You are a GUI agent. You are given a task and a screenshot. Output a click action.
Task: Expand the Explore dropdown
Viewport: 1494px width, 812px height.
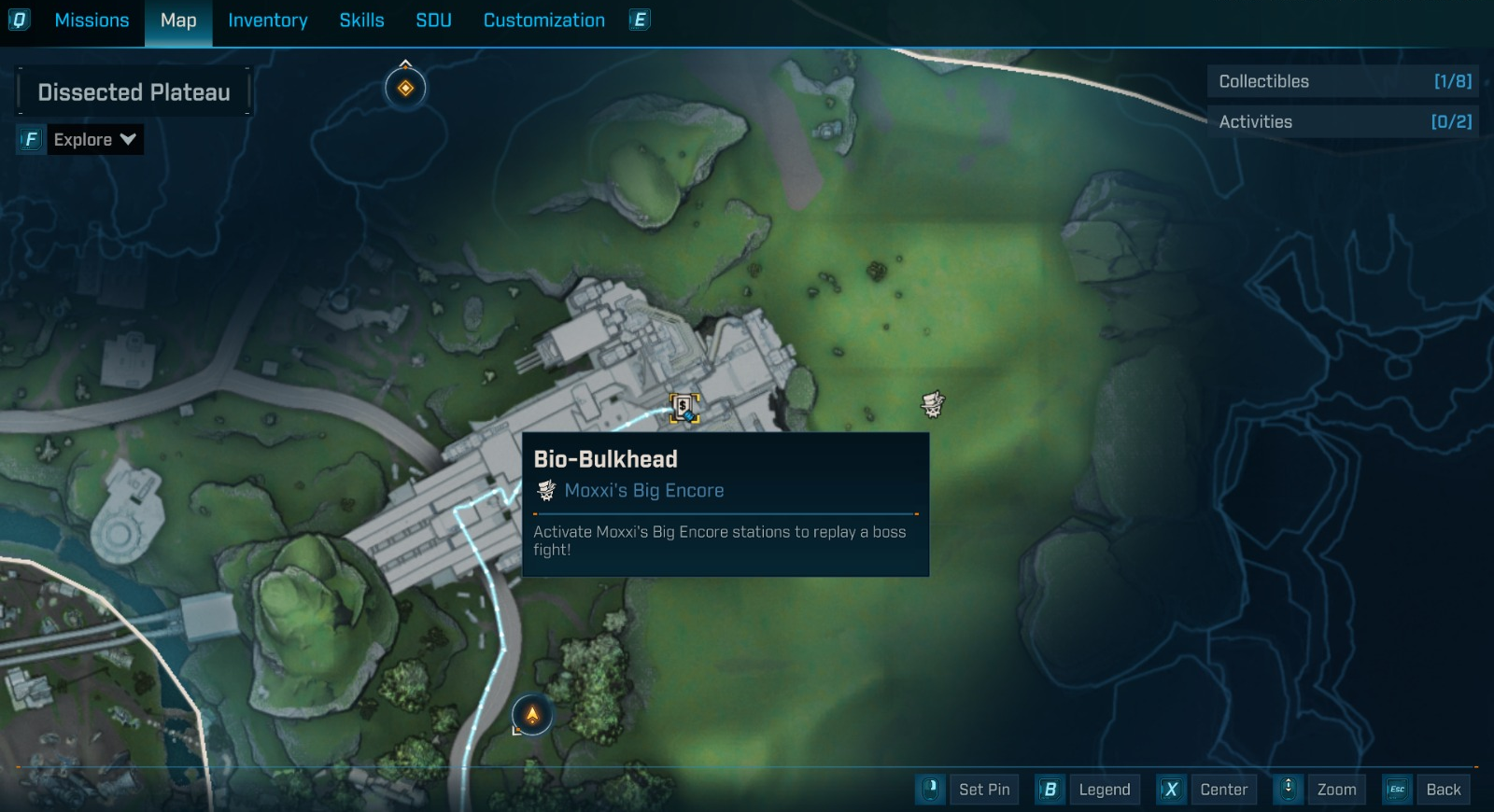94,140
